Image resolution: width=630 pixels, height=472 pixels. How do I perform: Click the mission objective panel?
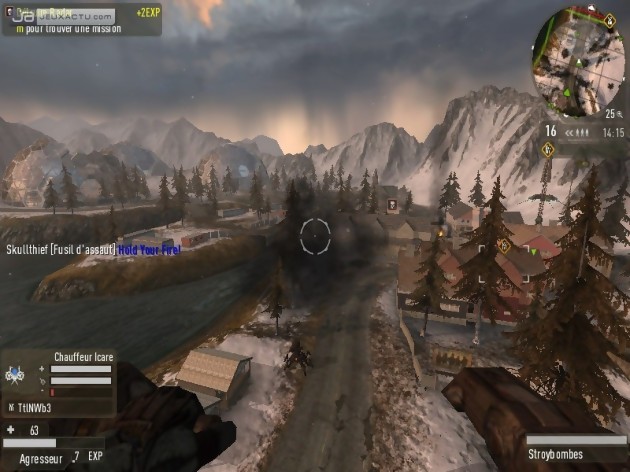coord(81,18)
